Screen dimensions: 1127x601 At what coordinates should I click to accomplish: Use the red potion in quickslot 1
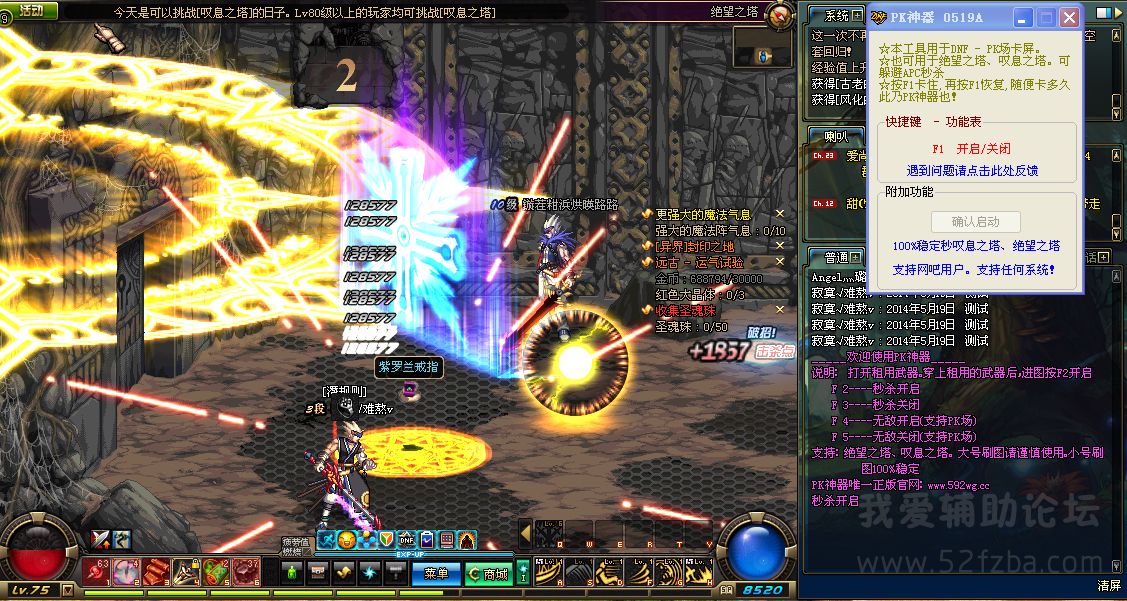pos(97,572)
